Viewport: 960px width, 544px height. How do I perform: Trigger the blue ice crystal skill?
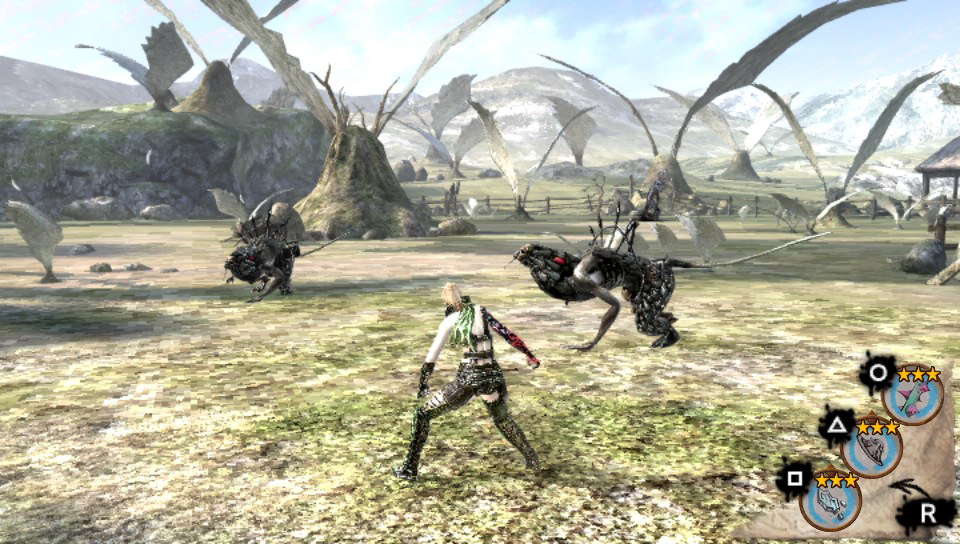(830, 500)
